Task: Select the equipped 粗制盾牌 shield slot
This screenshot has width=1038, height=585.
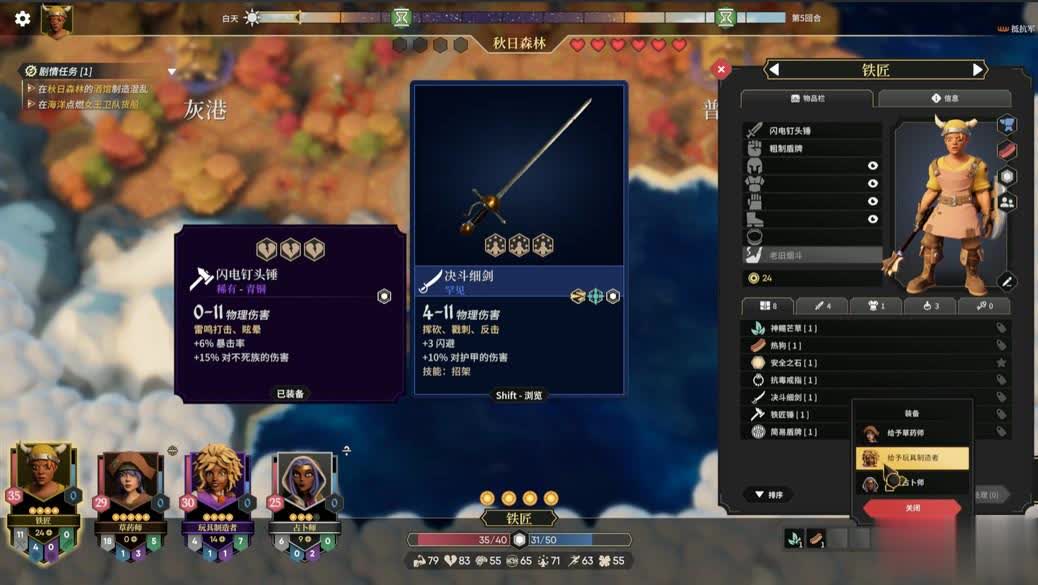Action: [812, 149]
